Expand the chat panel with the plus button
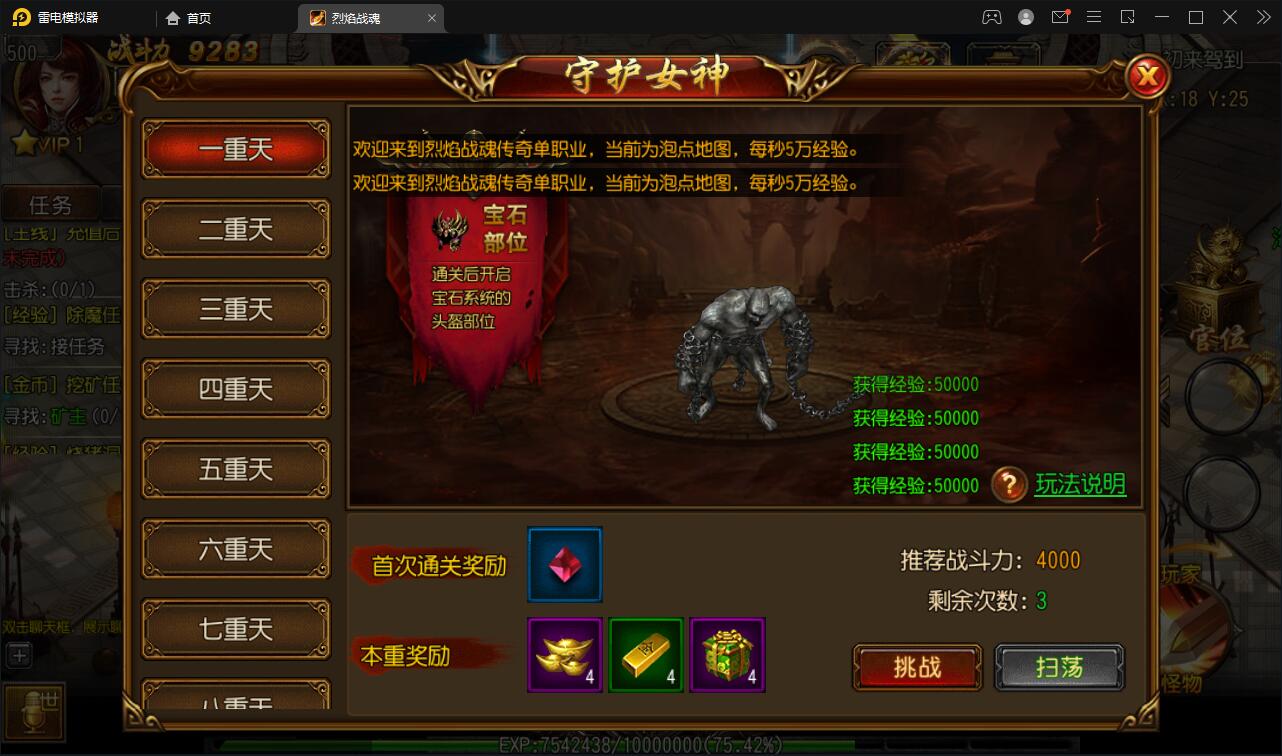Viewport: 1282px width, 756px height. click(x=17, y=655)
